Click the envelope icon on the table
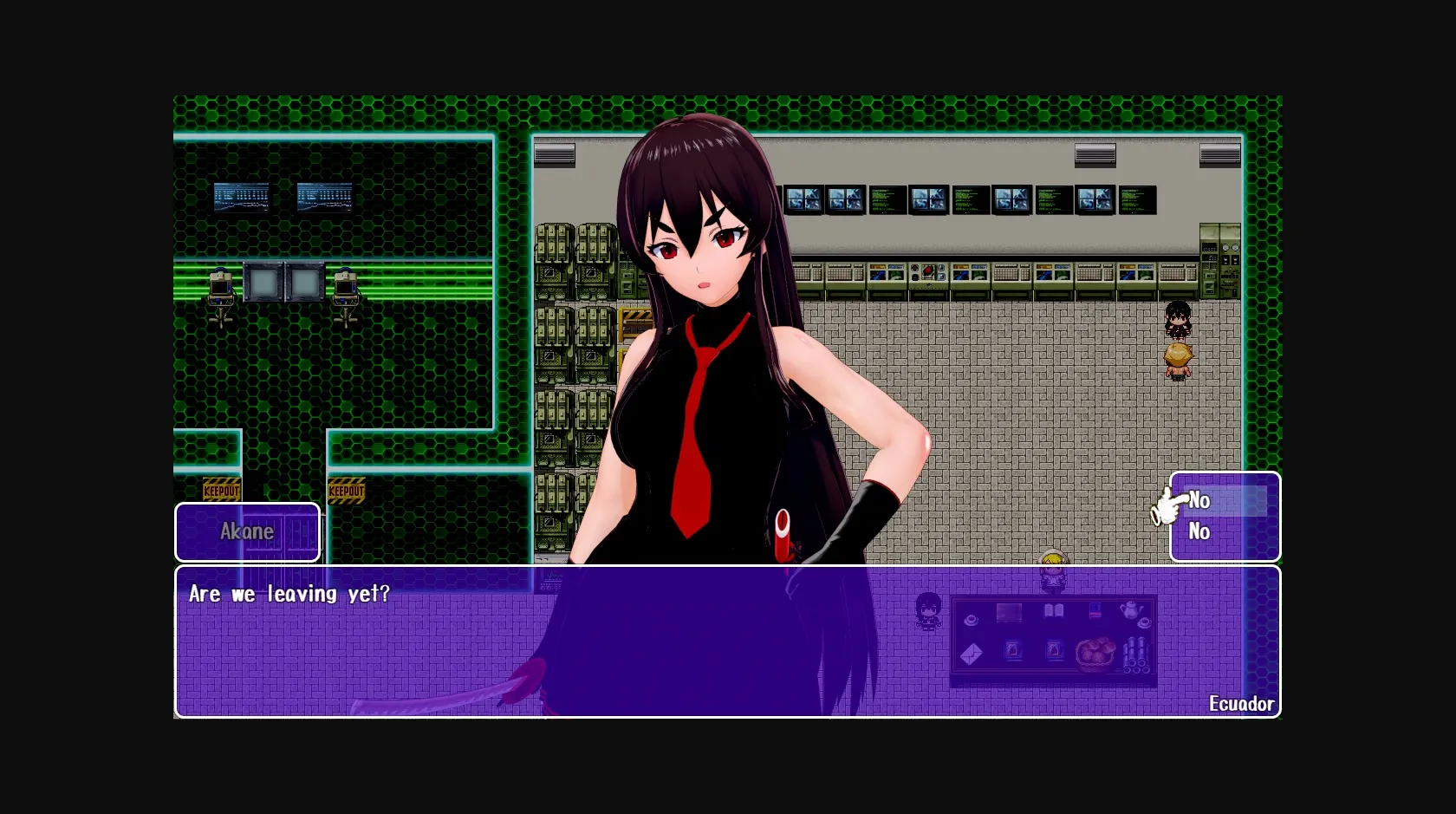 pyautogui.click(x=972, y=654)
